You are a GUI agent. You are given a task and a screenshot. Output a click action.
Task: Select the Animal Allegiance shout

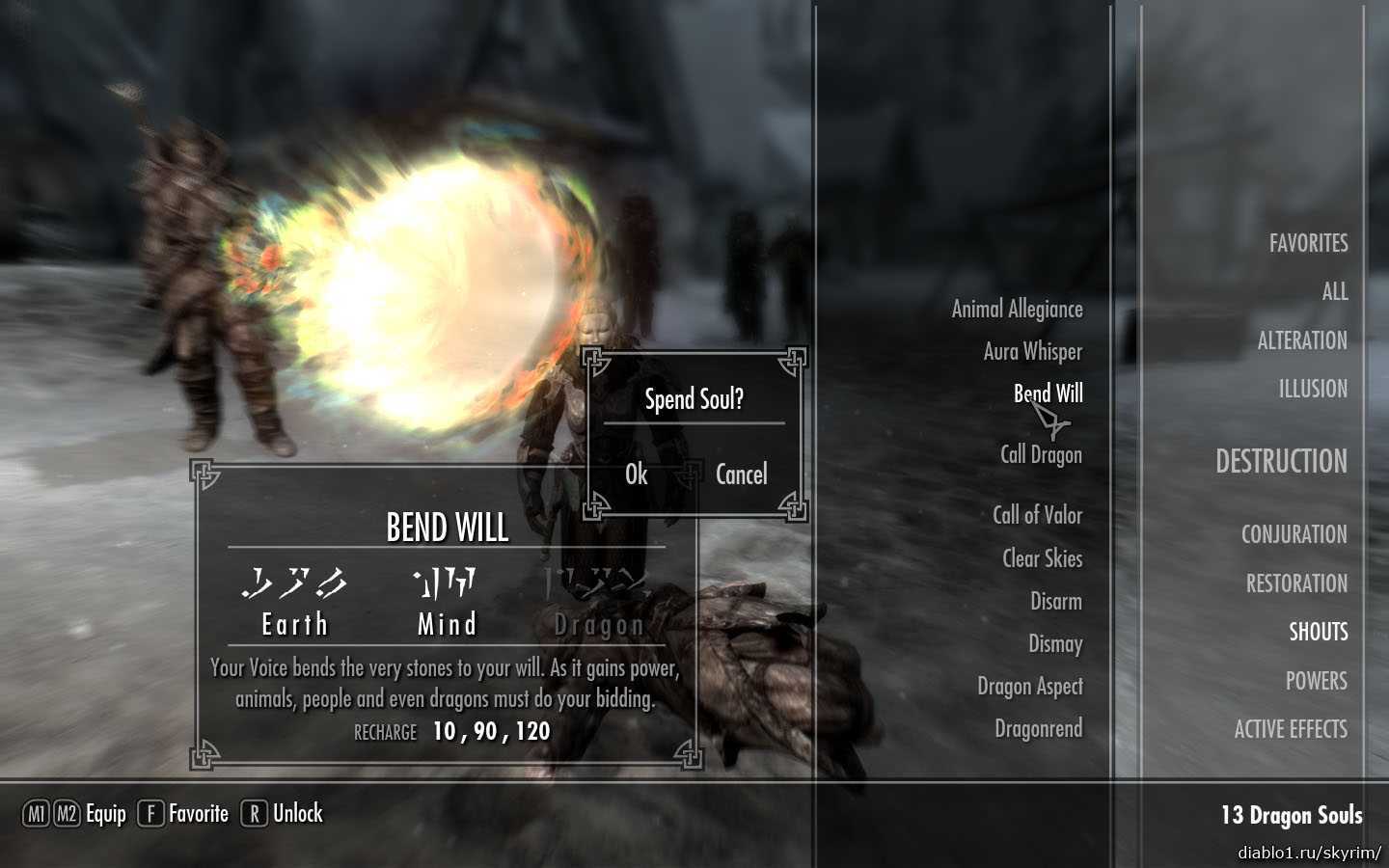pos(1017,310)
